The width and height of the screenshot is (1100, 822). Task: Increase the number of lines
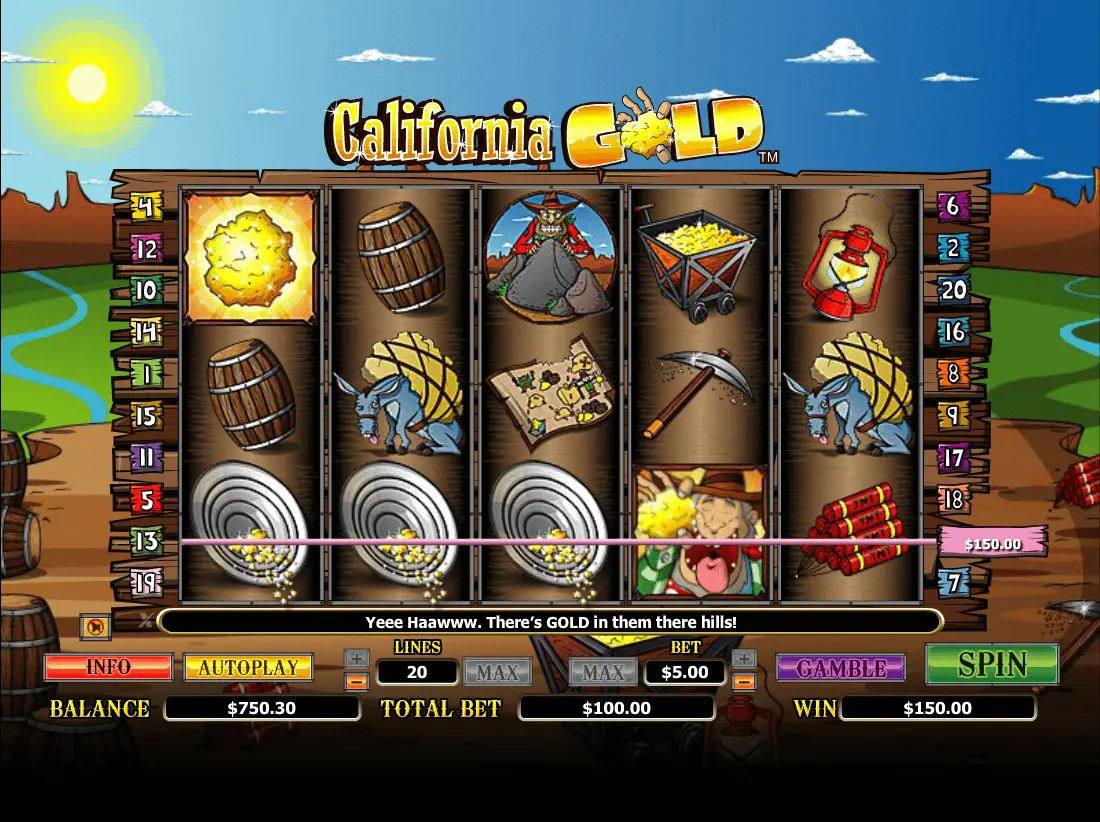click(x=357, y=658)
